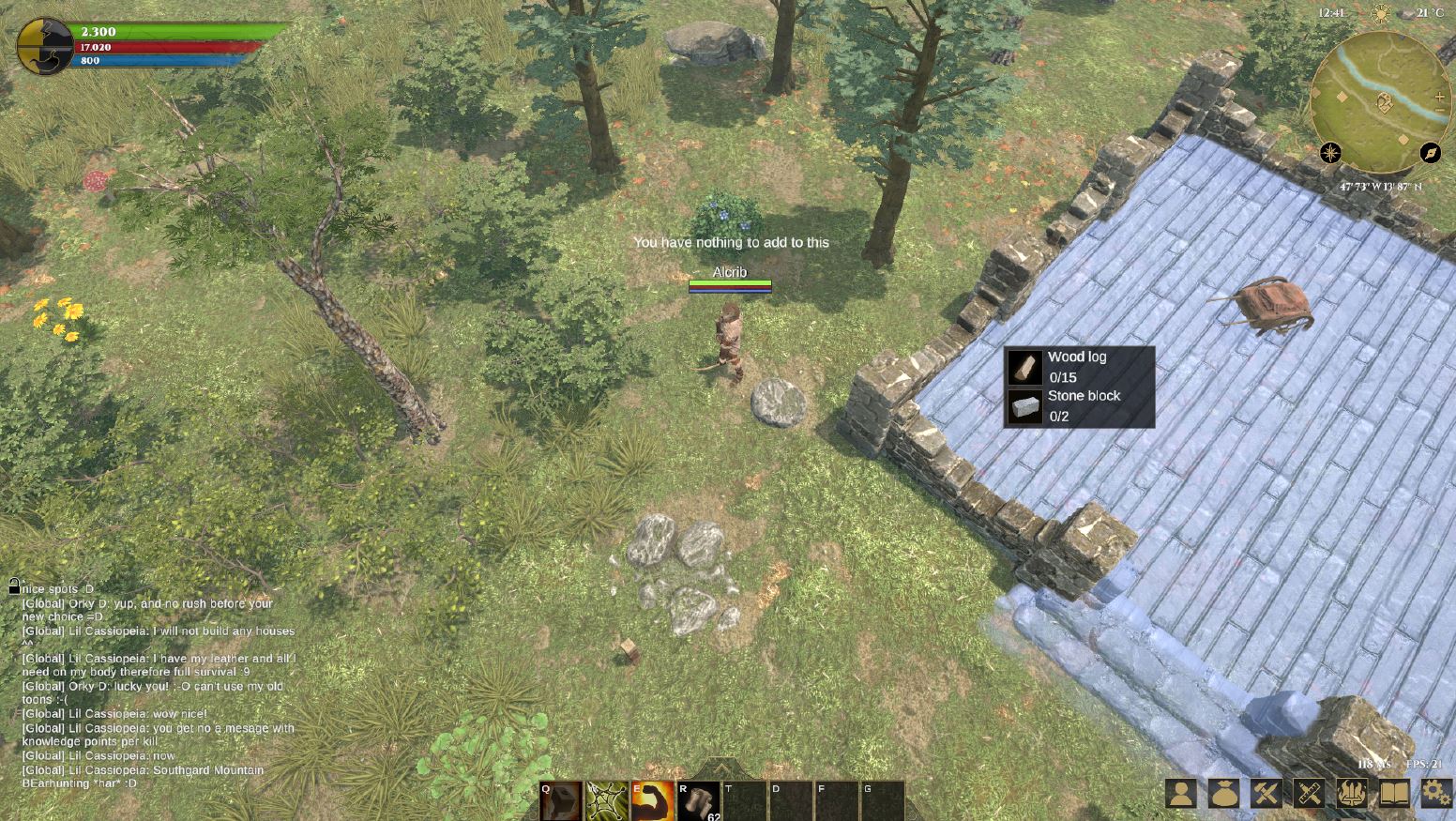The image size is (1456, 821).
Task: Select the Wood log requirement entry
Action: pyautogui.click(x=1079, y=367)
